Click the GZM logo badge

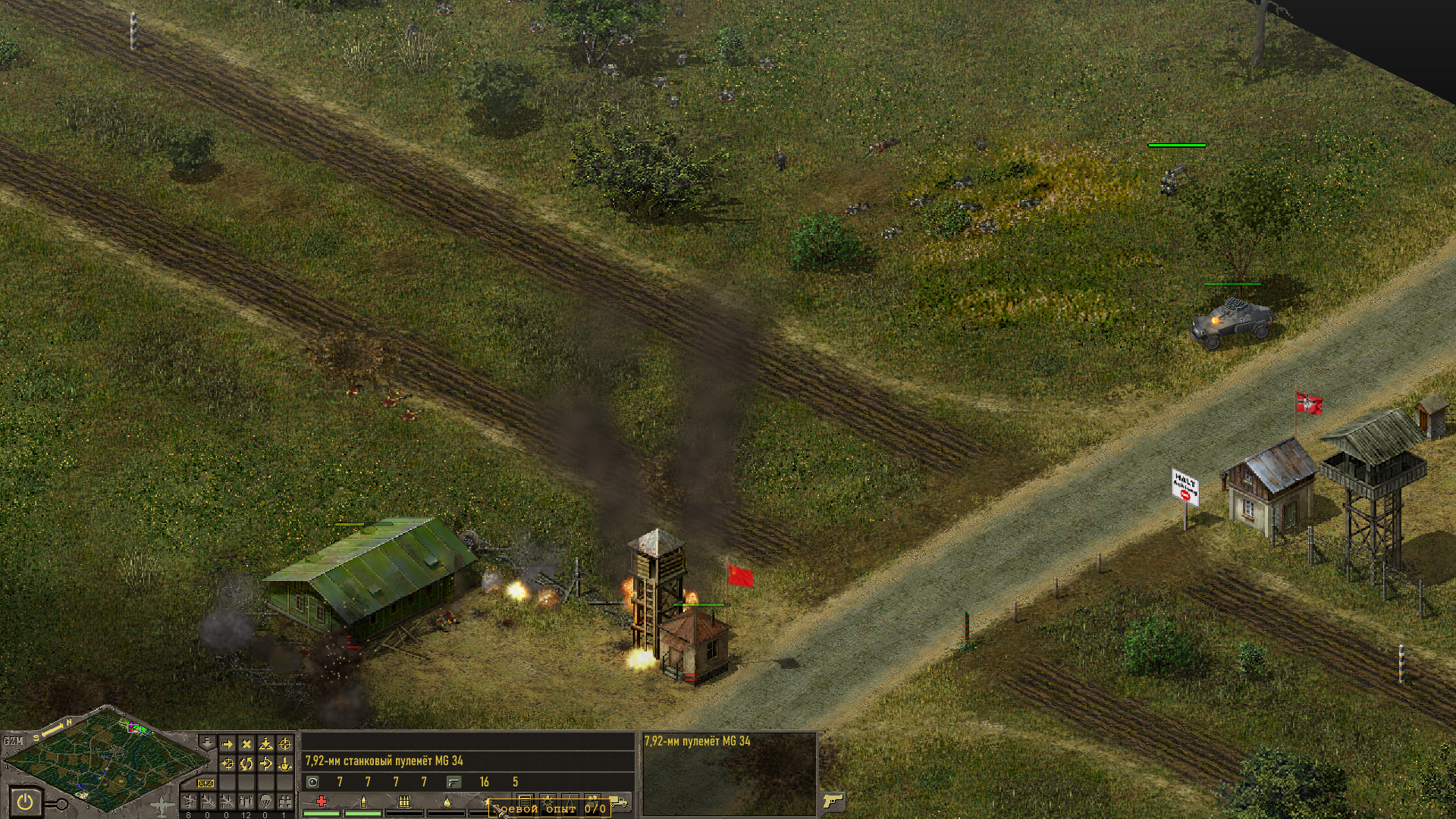pyautogui.click(x=14, y=740)
